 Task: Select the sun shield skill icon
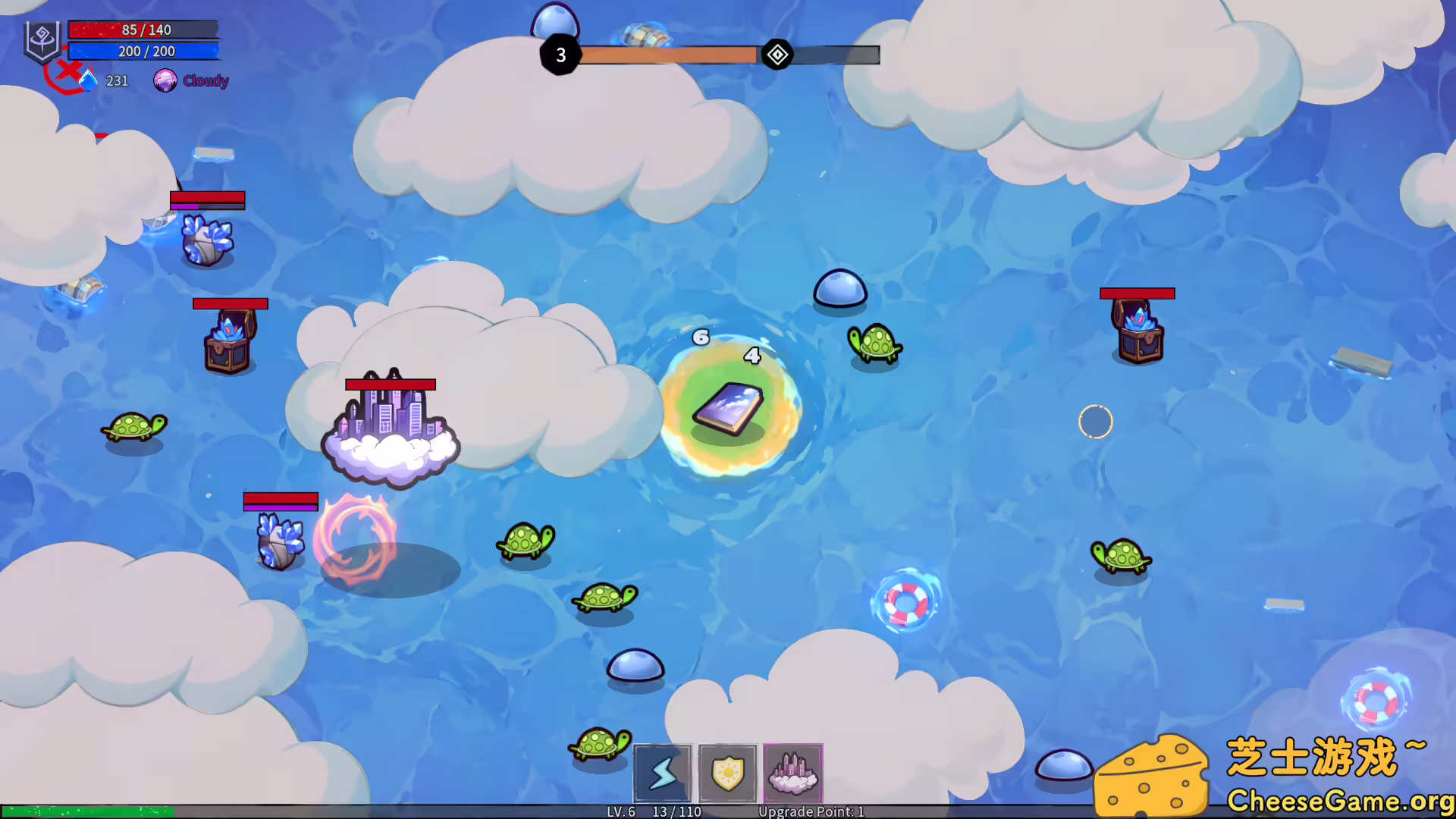click(727, 773)
